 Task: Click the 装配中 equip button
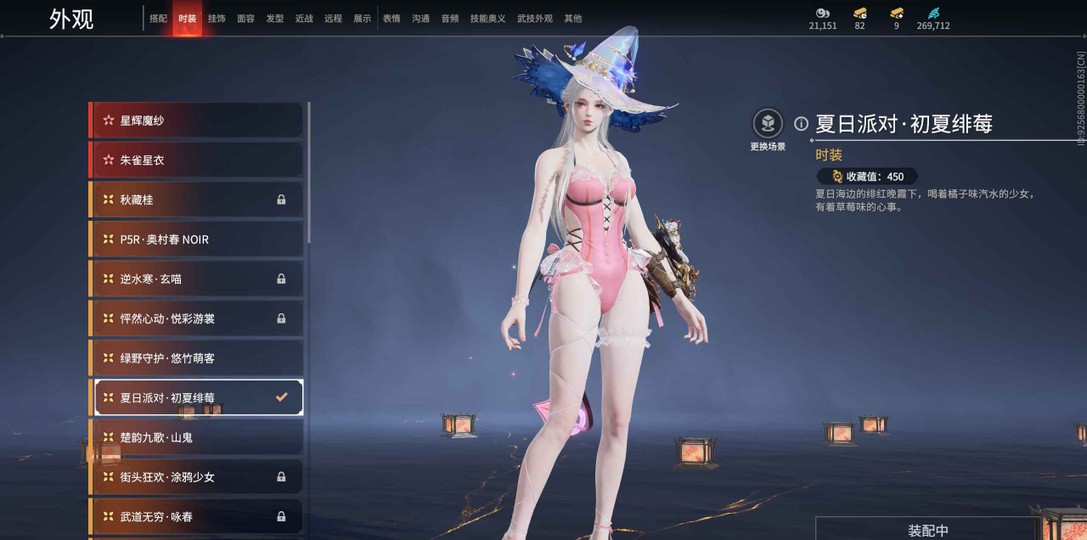(x=927, y=530)
